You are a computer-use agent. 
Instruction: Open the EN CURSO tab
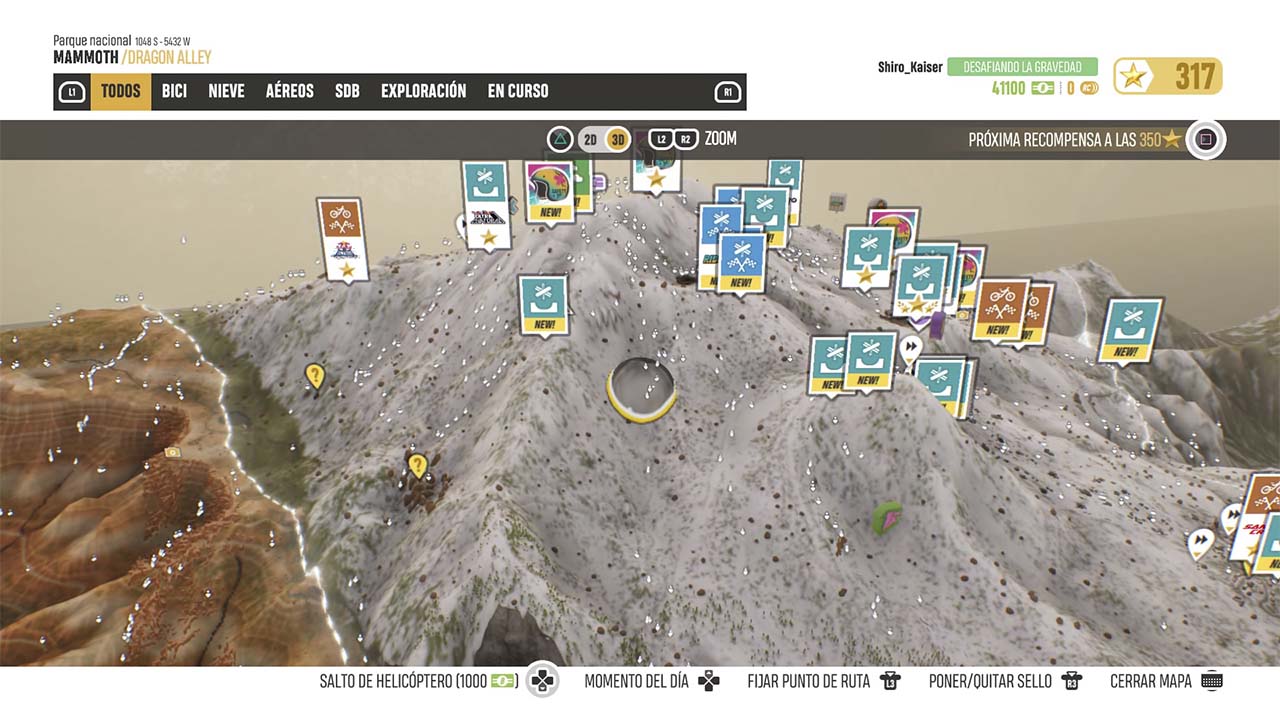[517, 91]
